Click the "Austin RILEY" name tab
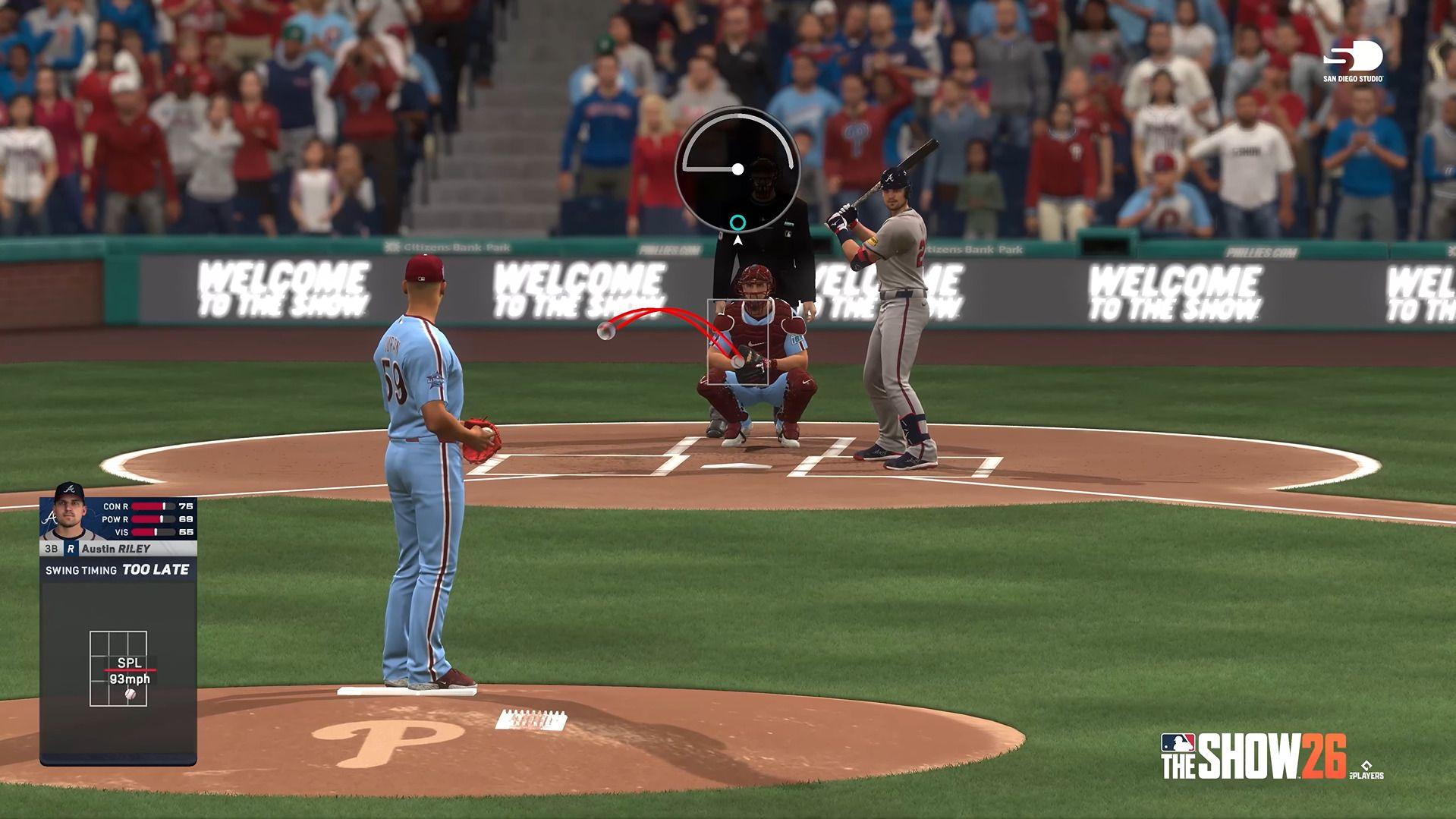 (116, 548)
